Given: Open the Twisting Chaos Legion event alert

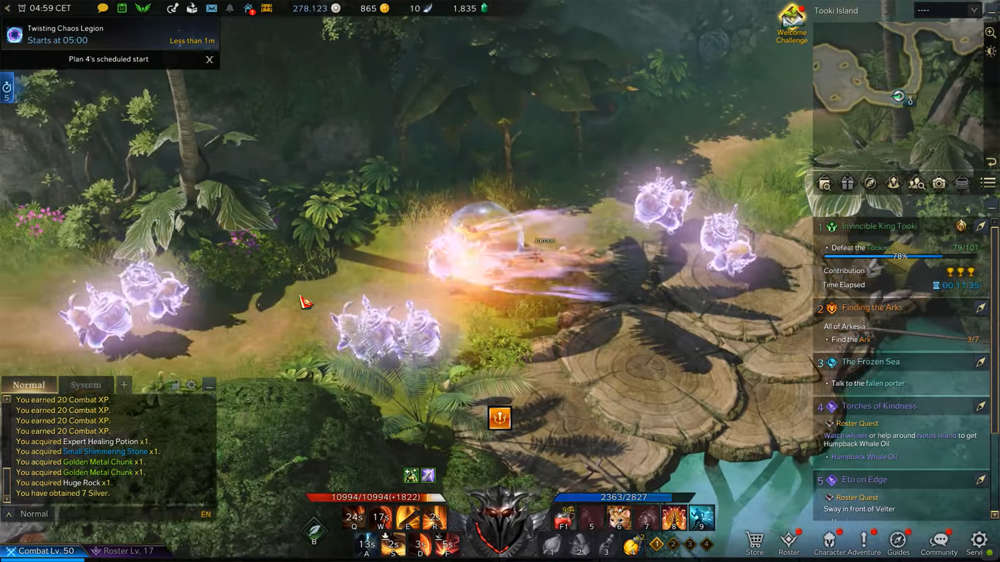Looking at the screenshot, I should 109,34.
